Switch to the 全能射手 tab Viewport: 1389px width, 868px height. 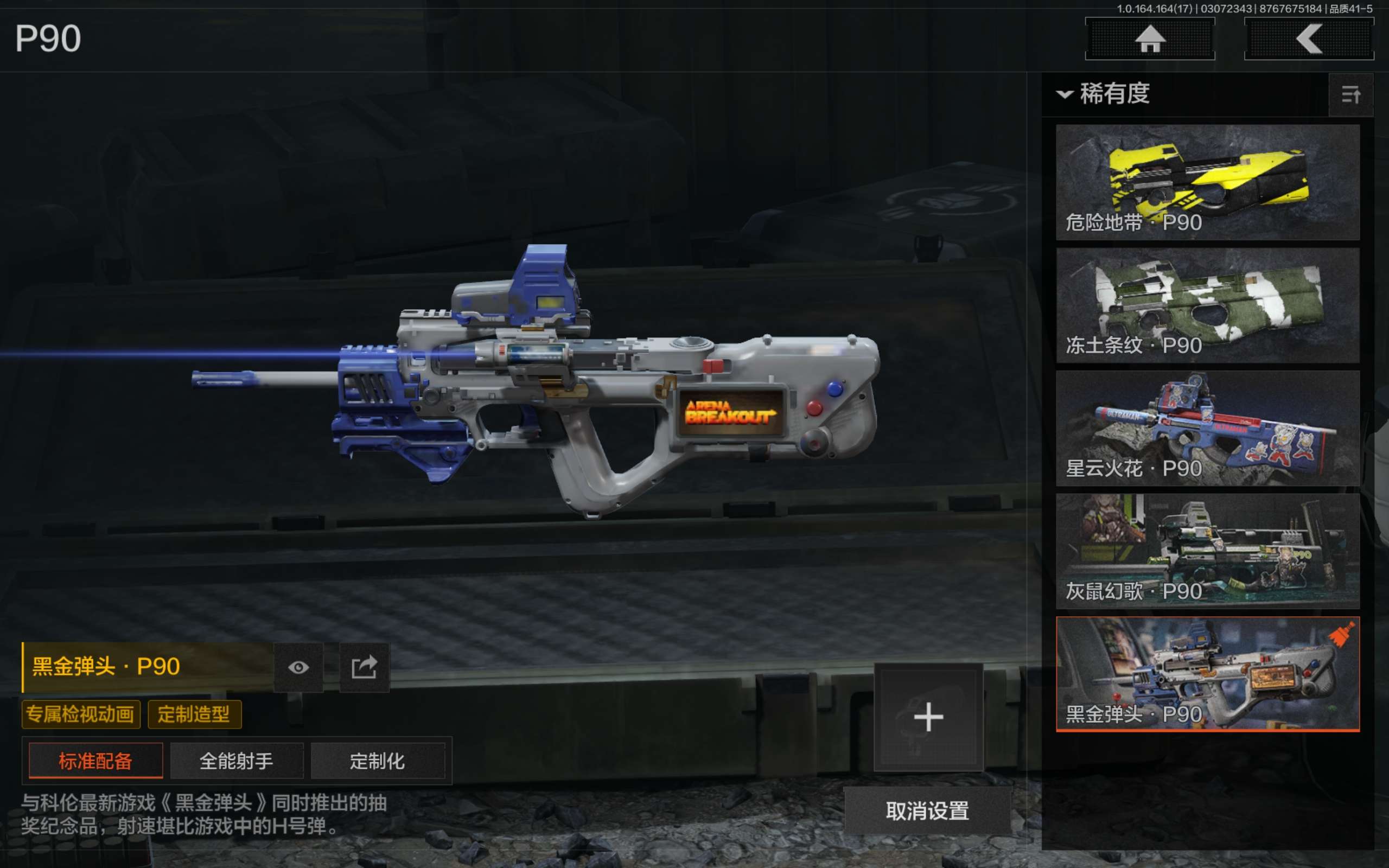pos(237,761)
